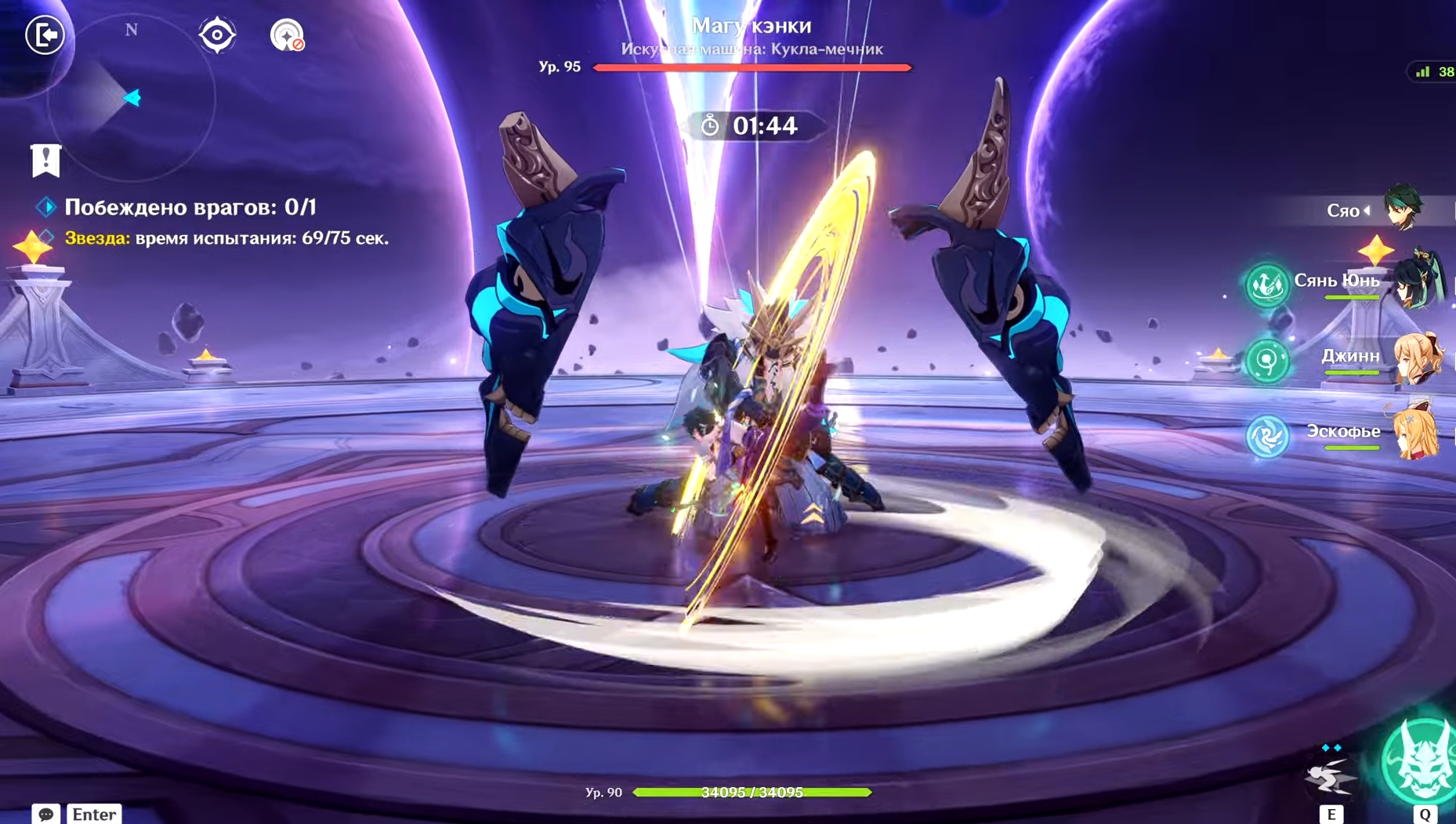The width and height of the screenshot is (1456, 824).
Task: Click the circular minimap compass
Action: point(131,98)
